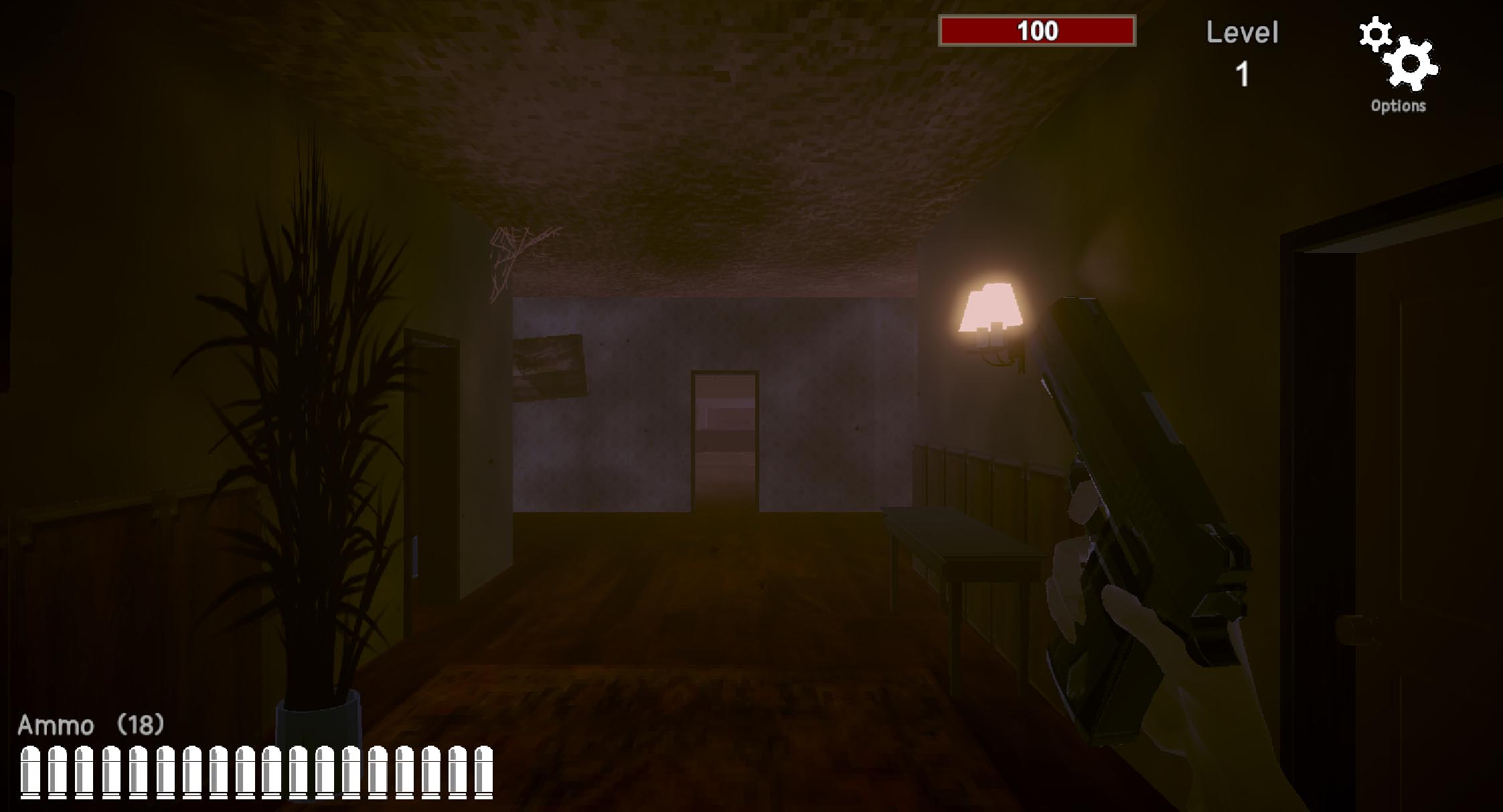Click the red health bar showing 100
Screen dimensions: 1503x812
1037,31
